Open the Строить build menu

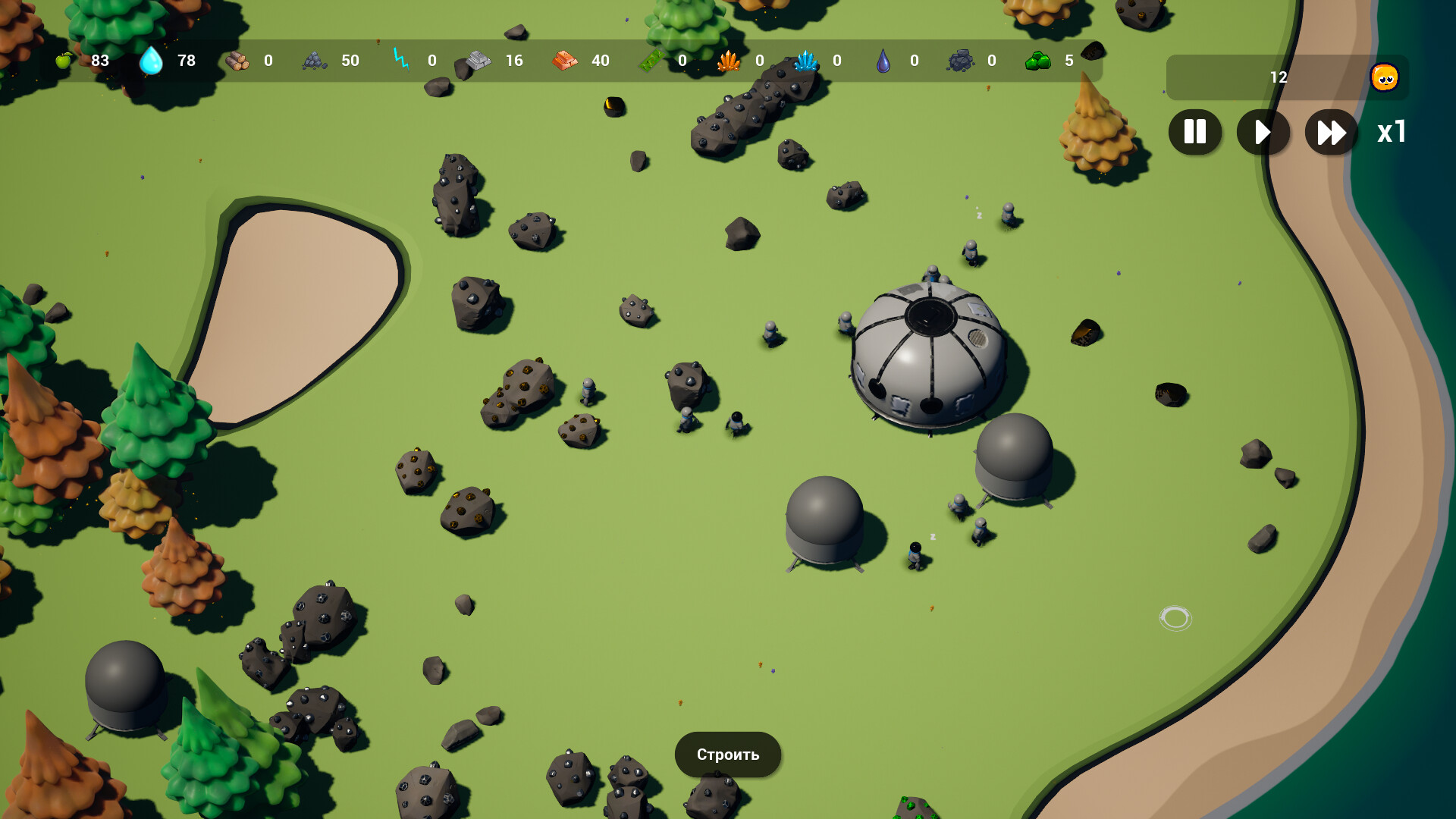pyautogui.click(x=727, y=755)
